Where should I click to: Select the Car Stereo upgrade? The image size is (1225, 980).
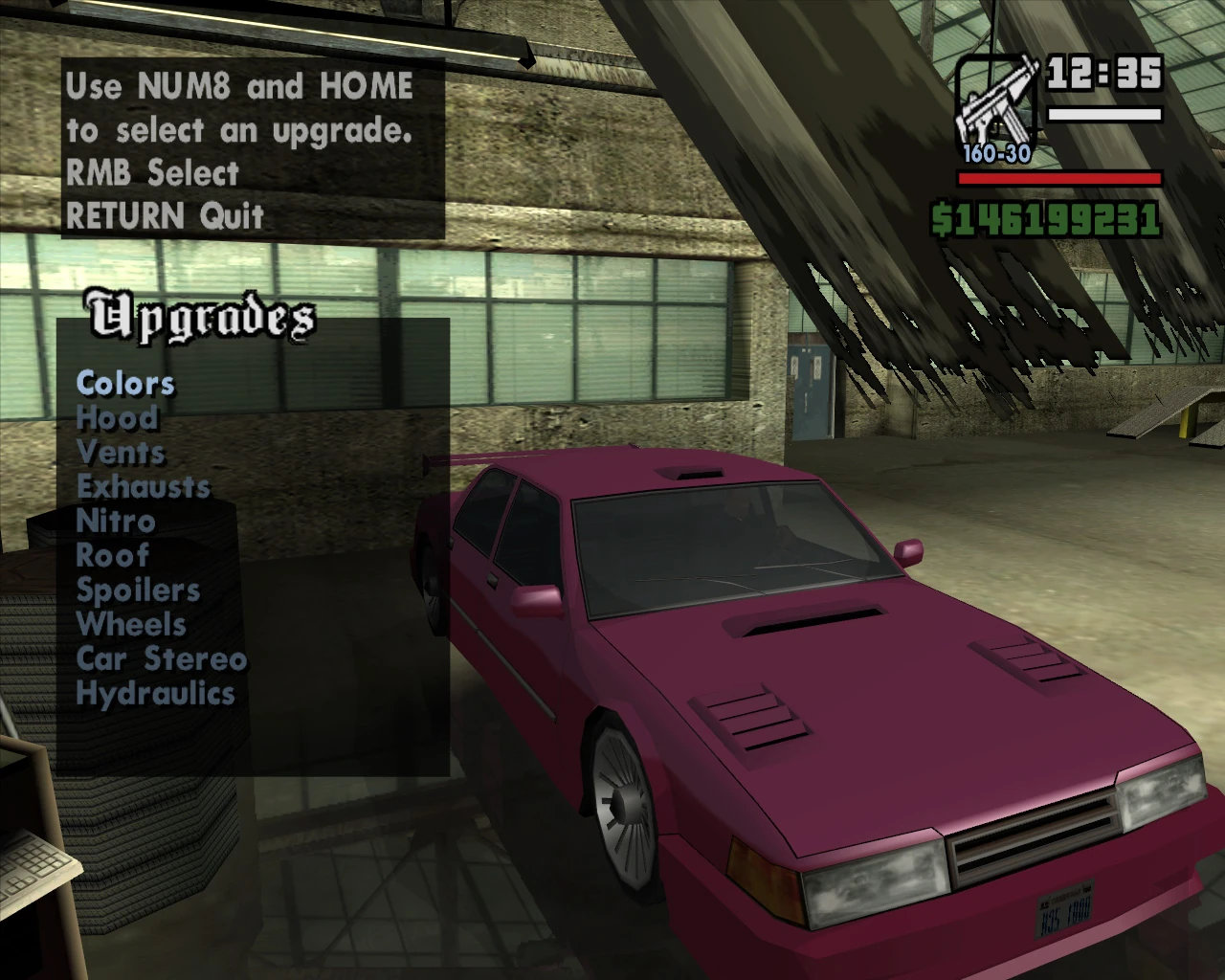click(x=162, y=659)
